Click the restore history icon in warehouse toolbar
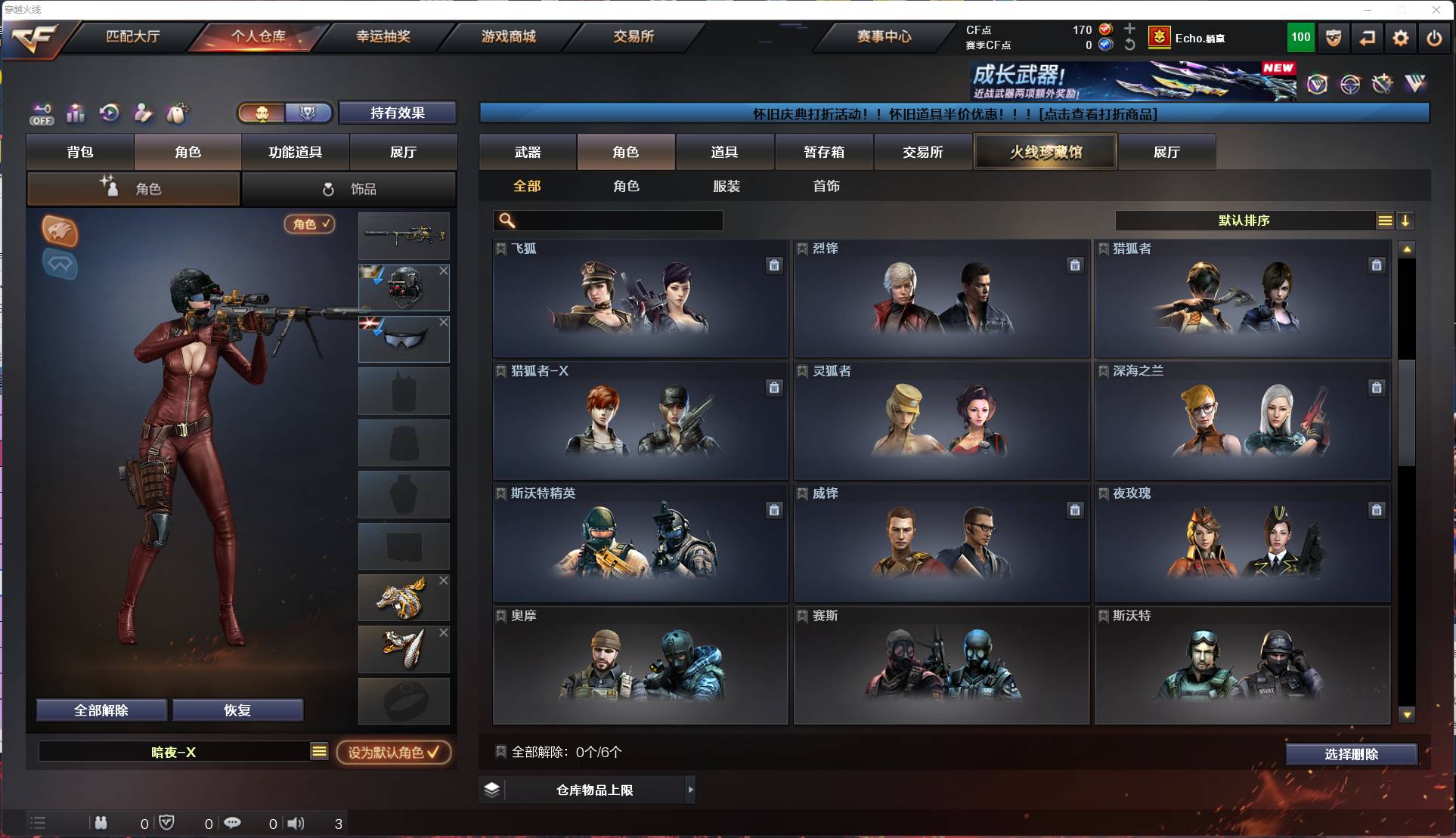 coord(109,113)
